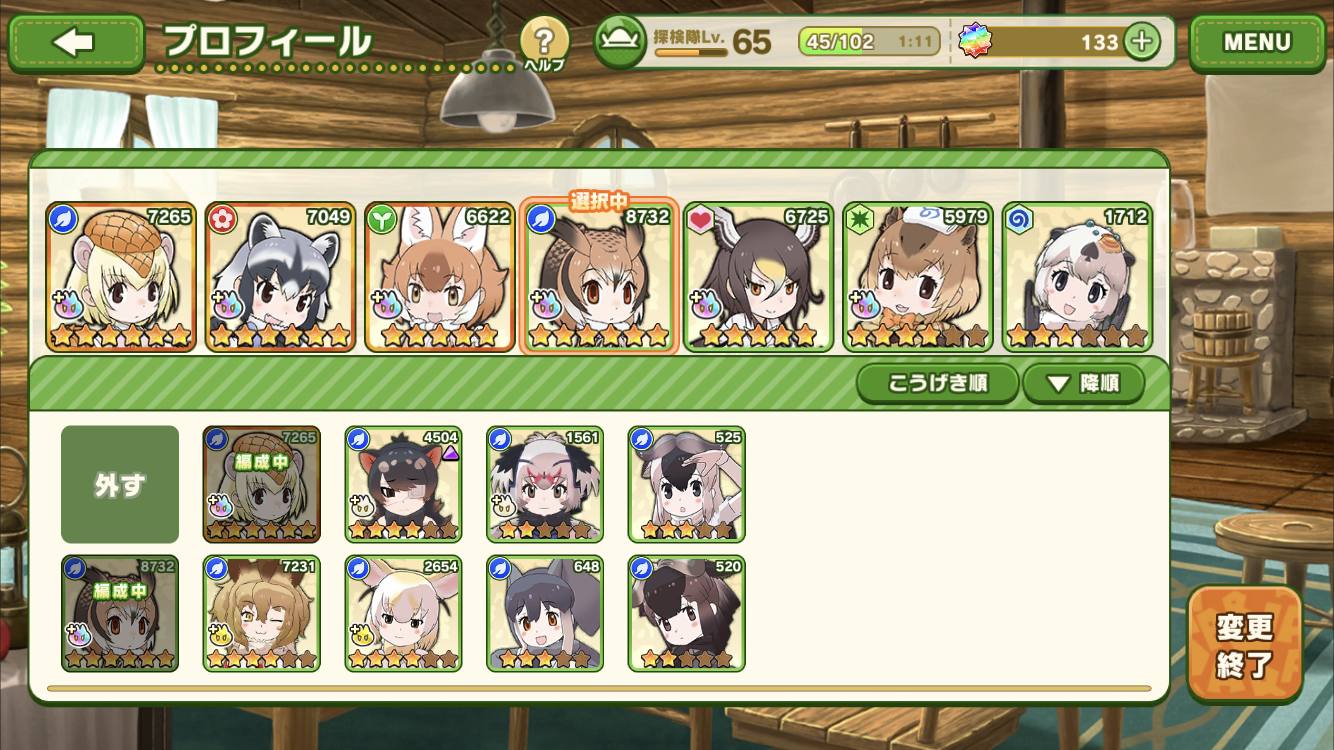Tap the 外す remove button
Viewport: 1334px width, 750px height.
[120, 485]
